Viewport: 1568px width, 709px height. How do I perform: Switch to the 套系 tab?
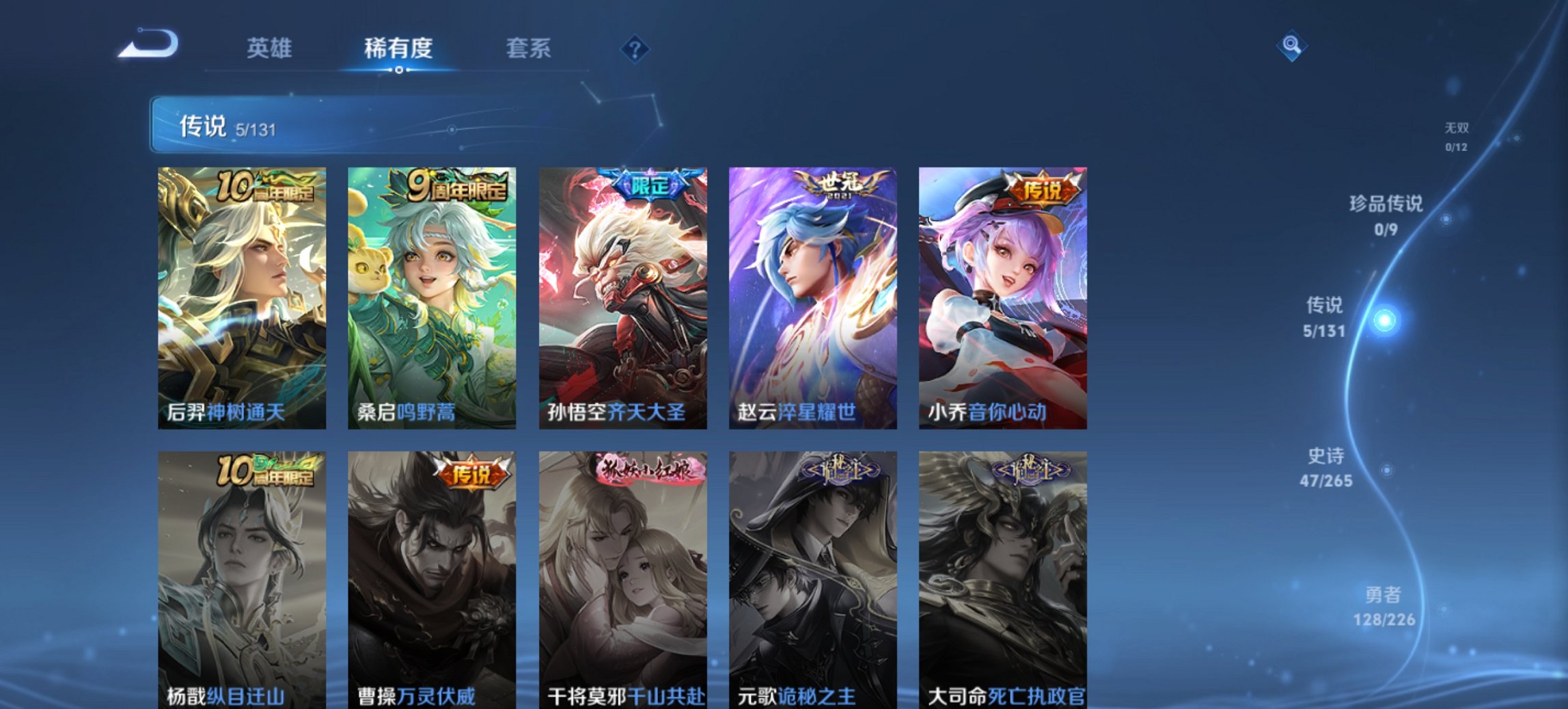click(527, 49)
